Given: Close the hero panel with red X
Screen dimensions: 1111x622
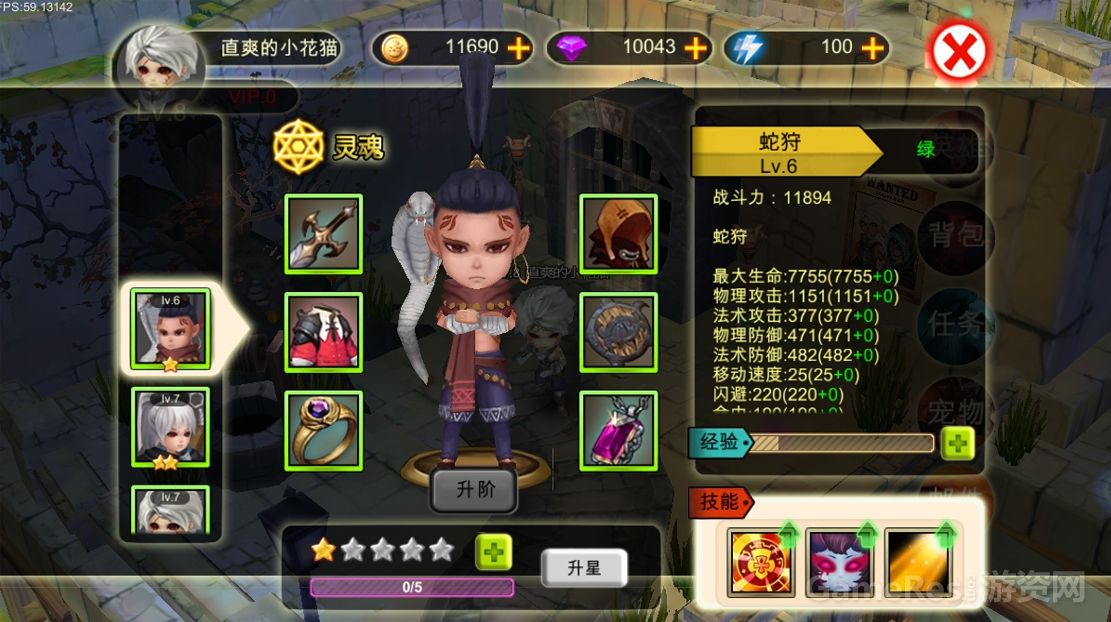Looking at the screenshot, I should [x=959, y=52].
